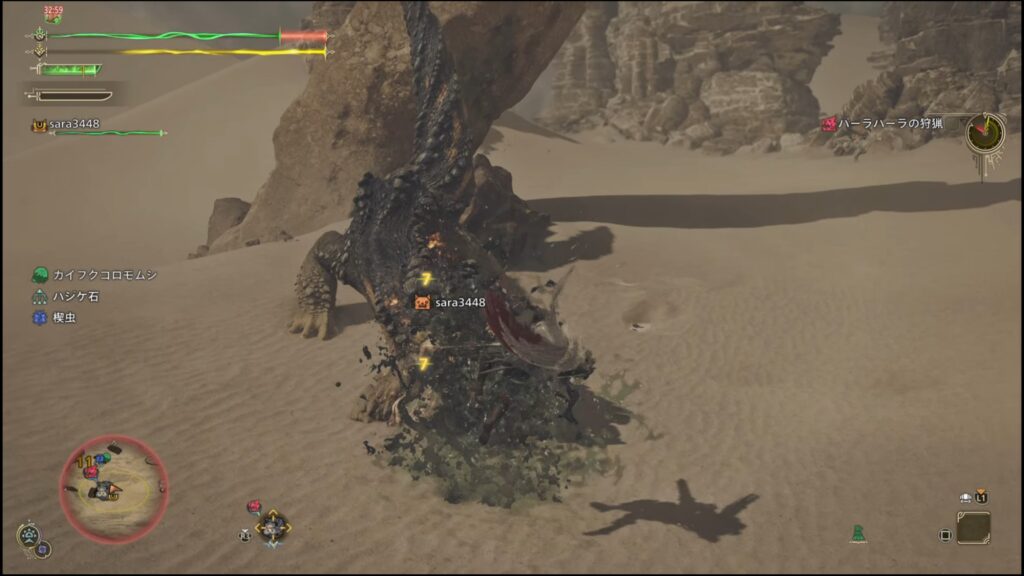This screenshot has height=576, width=1024.
Task: Choose ハジケ石 from the nearby items list
Action: pos(76,296)
